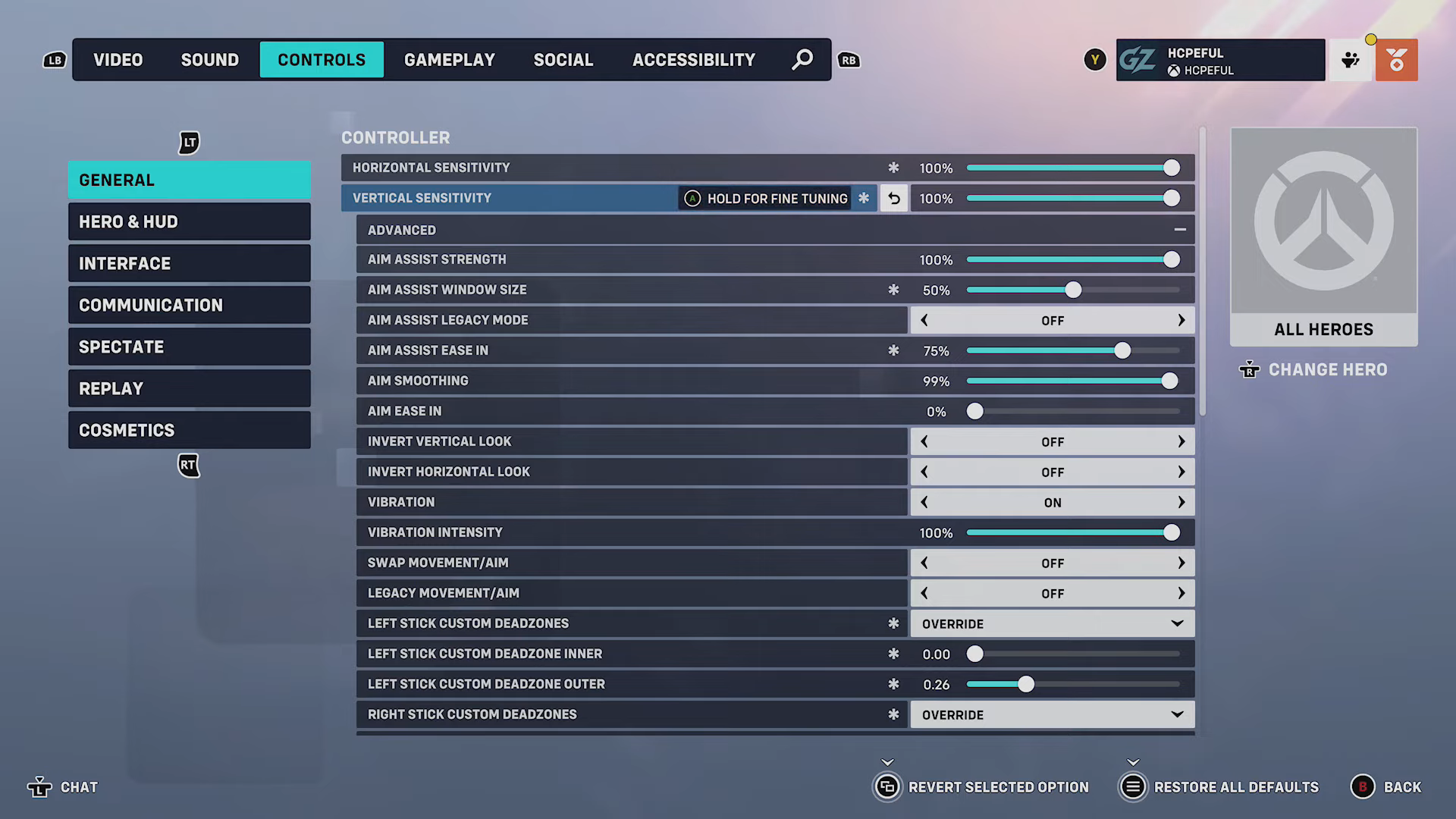Enable Swap Movement/Aim
Image resolution: width=1456 pixels, height=819 pixels.
[1181, 562]
